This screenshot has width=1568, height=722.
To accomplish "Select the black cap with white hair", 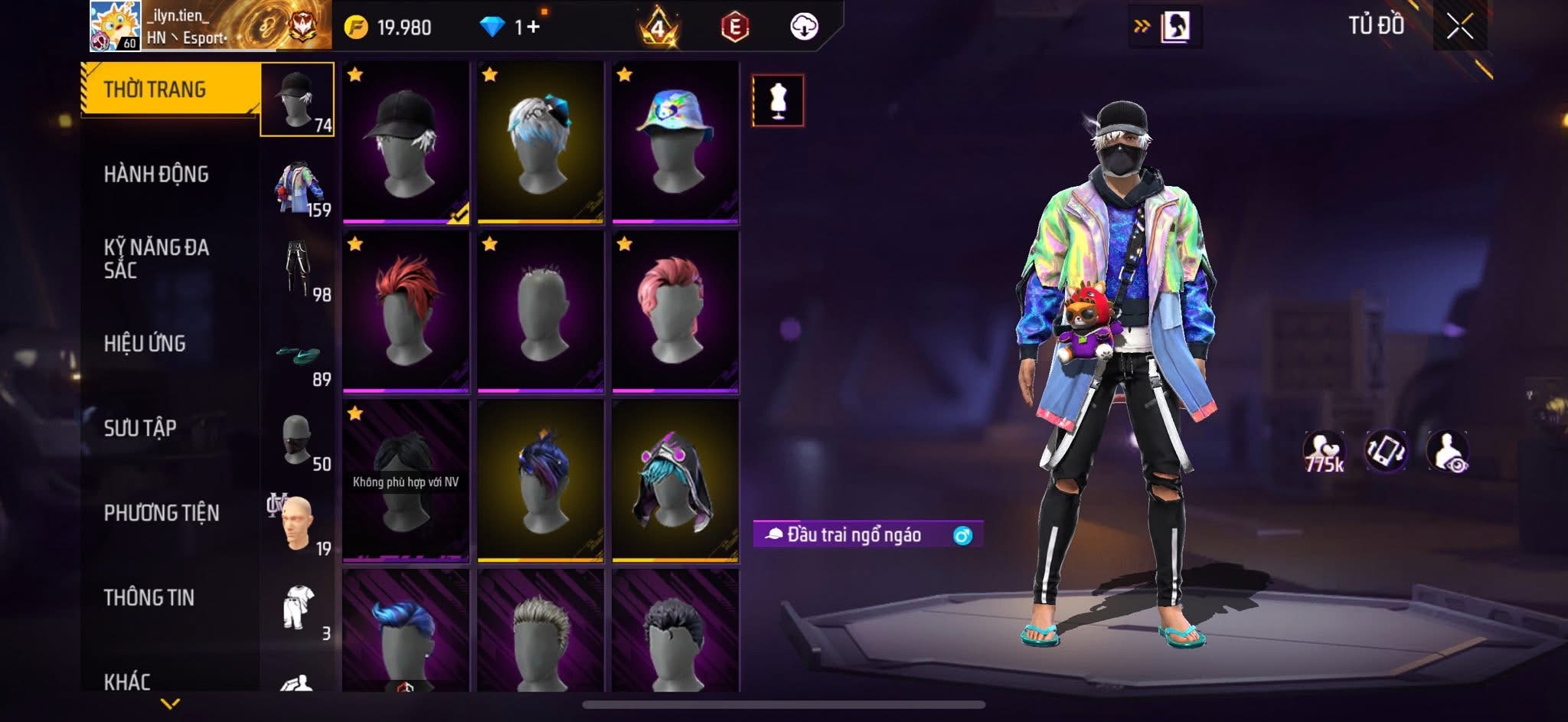I will click(406, 142).
